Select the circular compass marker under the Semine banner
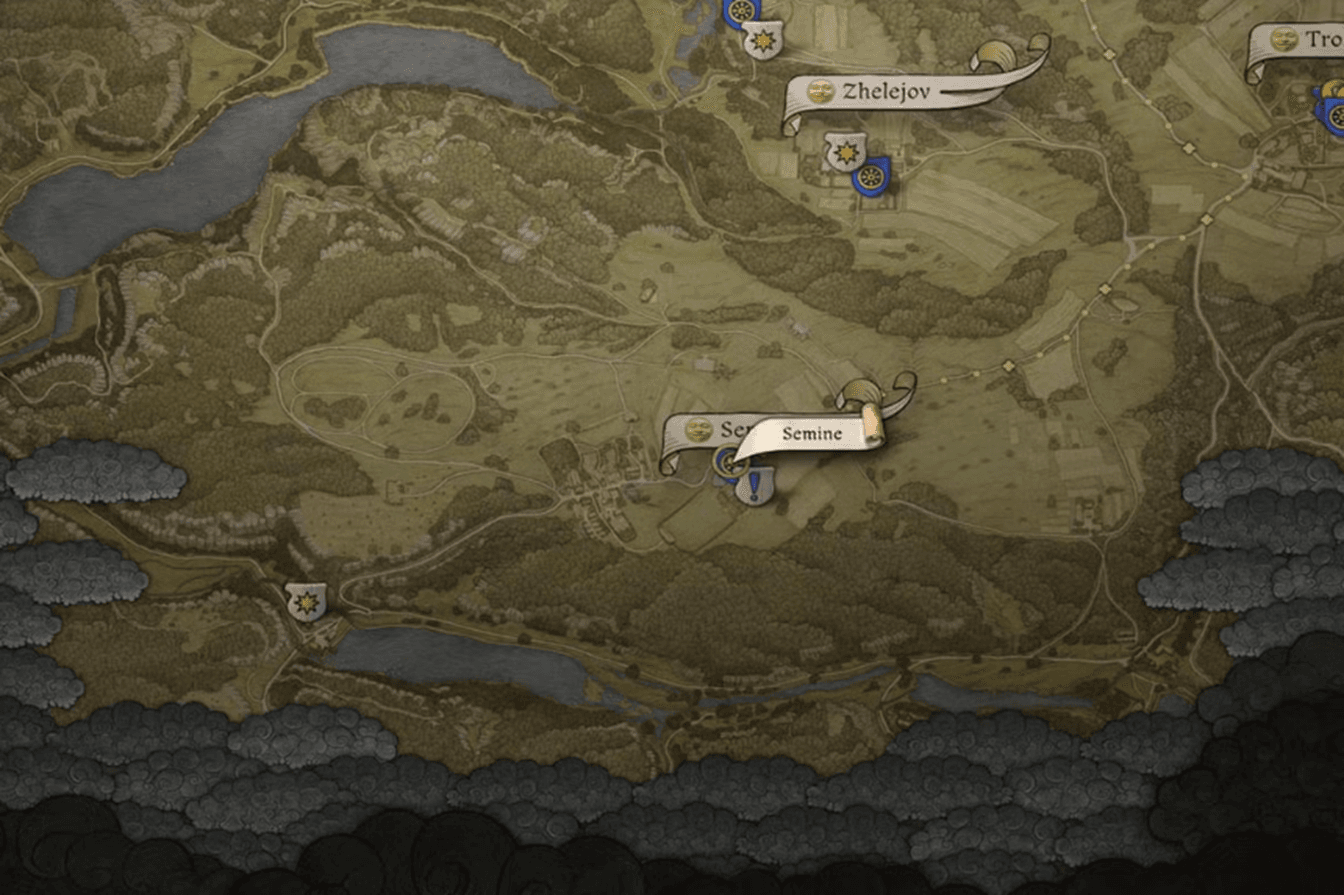Image resolution: width=1344 pixels, height=895 pixels. (729, 461)
